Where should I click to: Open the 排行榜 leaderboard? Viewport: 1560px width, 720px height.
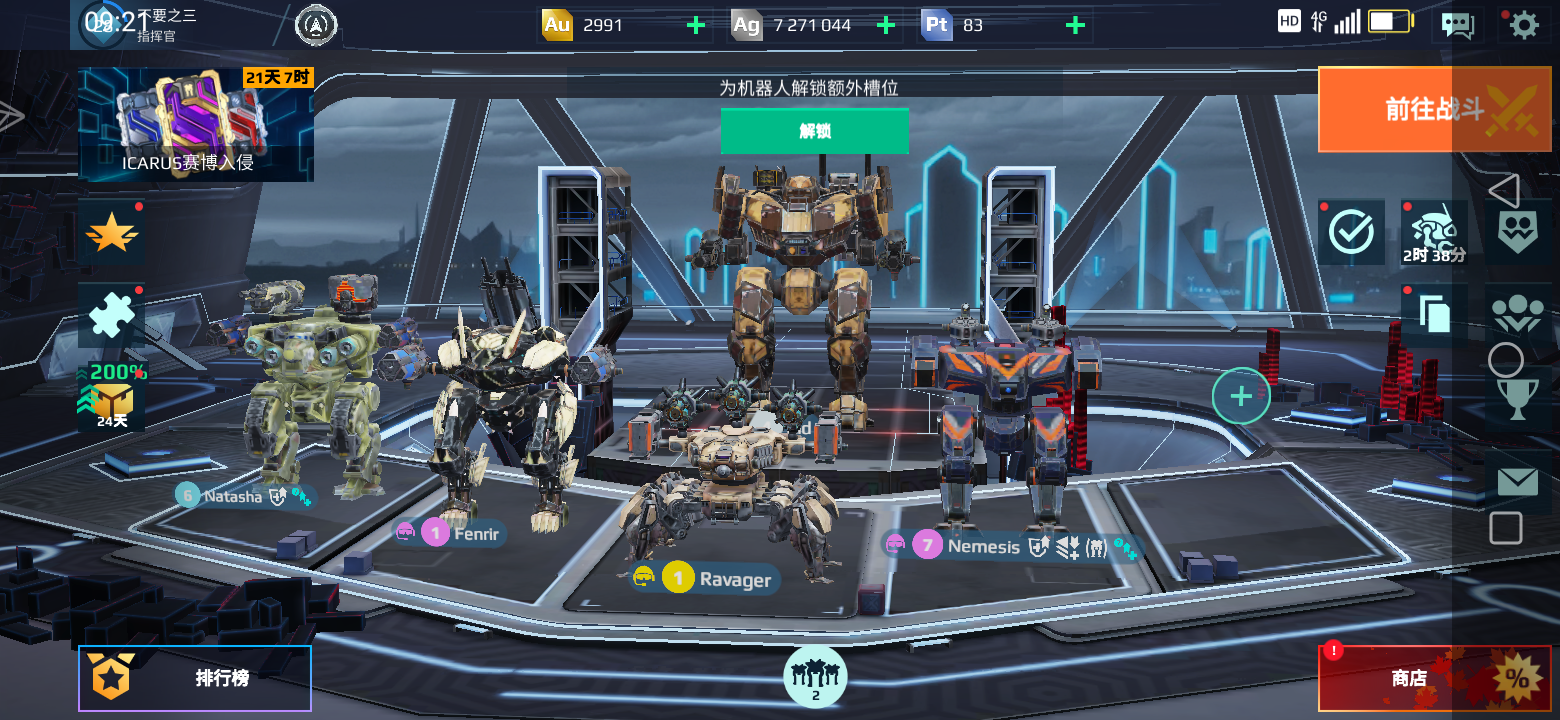click(195, 678)
